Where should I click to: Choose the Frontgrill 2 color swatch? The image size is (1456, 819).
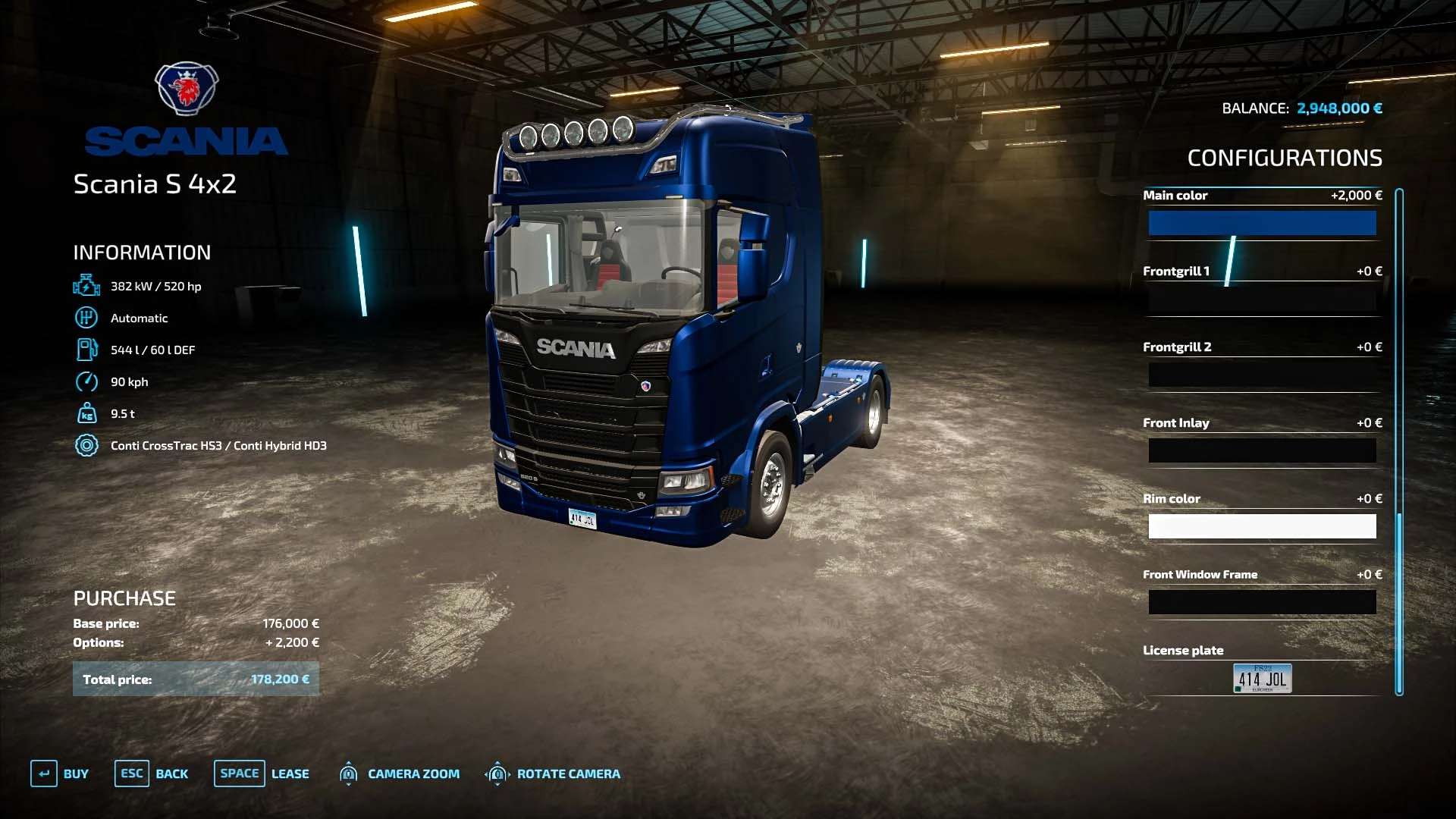pyautogui.click(x=1262, y=375)
